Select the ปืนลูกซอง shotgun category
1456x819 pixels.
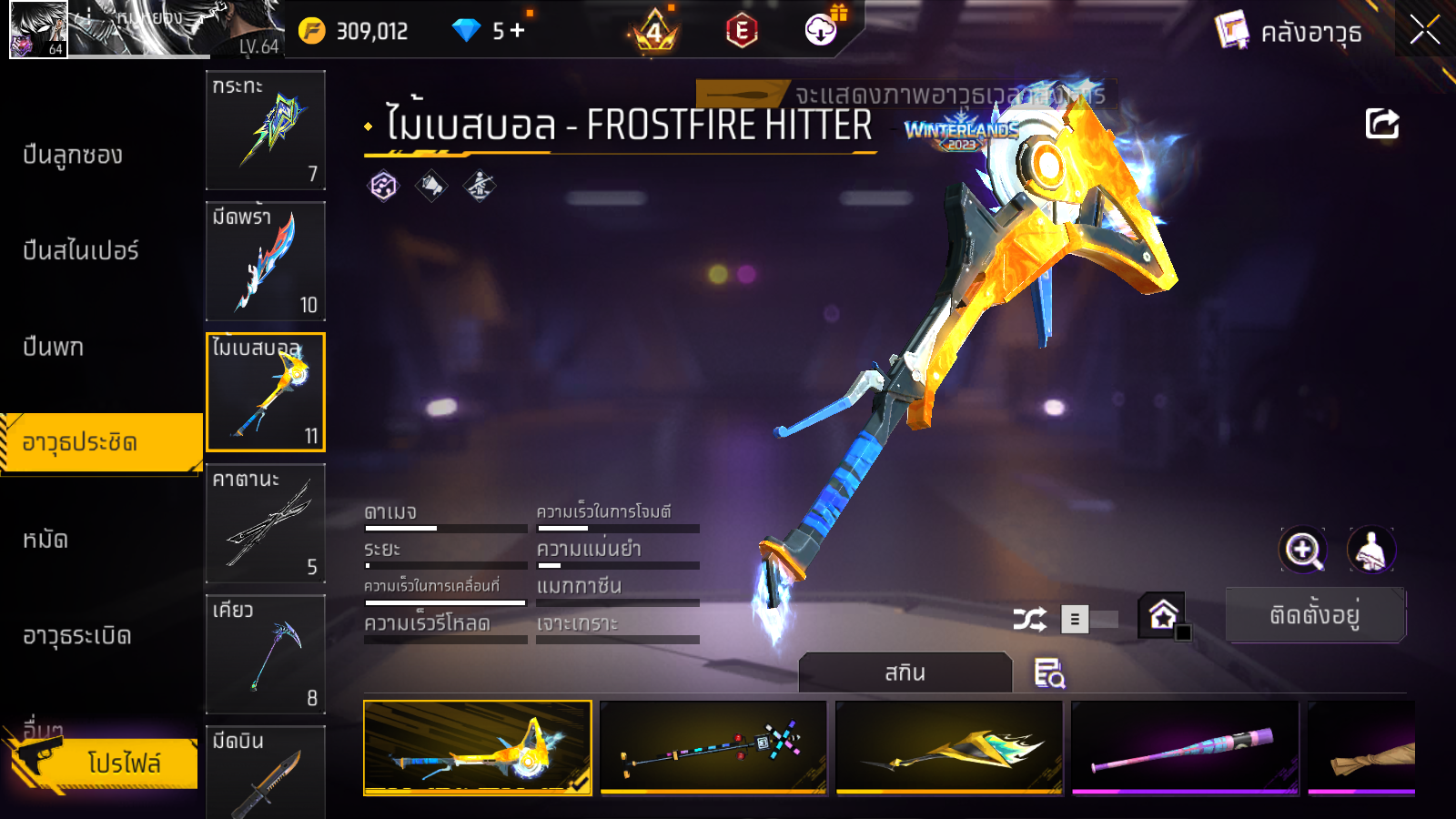[73, 156]
